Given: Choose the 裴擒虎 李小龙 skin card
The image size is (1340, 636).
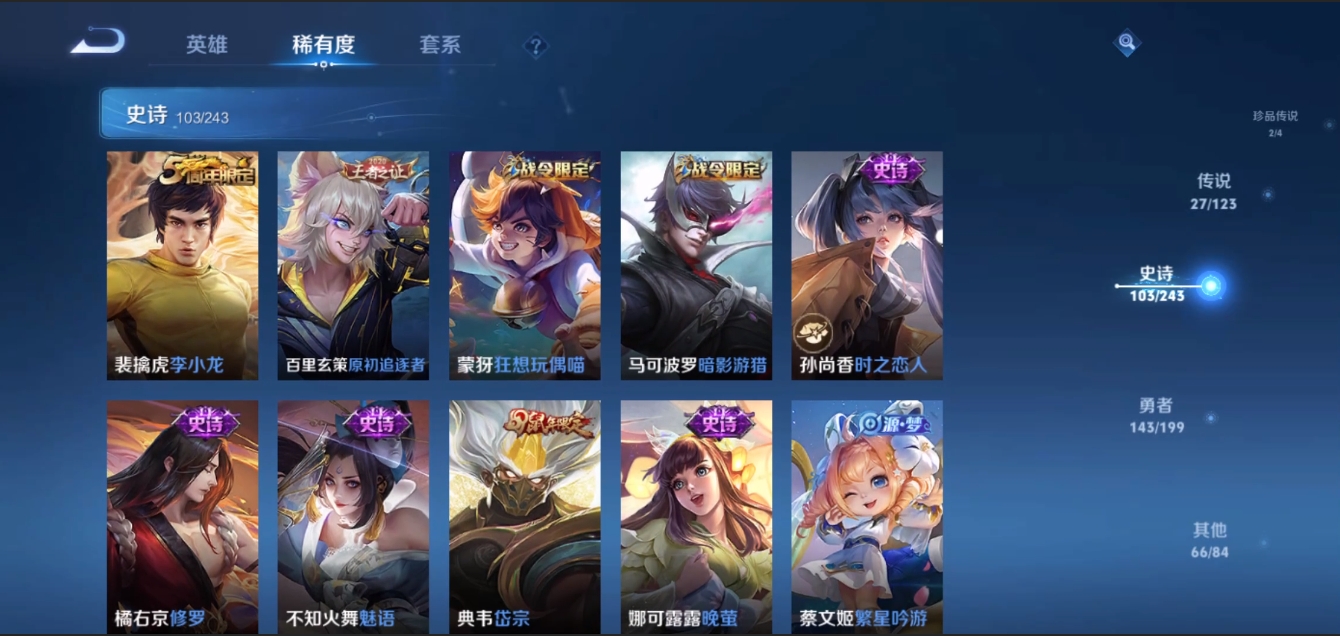Looking at the screenshot, I should click(182, 266).
